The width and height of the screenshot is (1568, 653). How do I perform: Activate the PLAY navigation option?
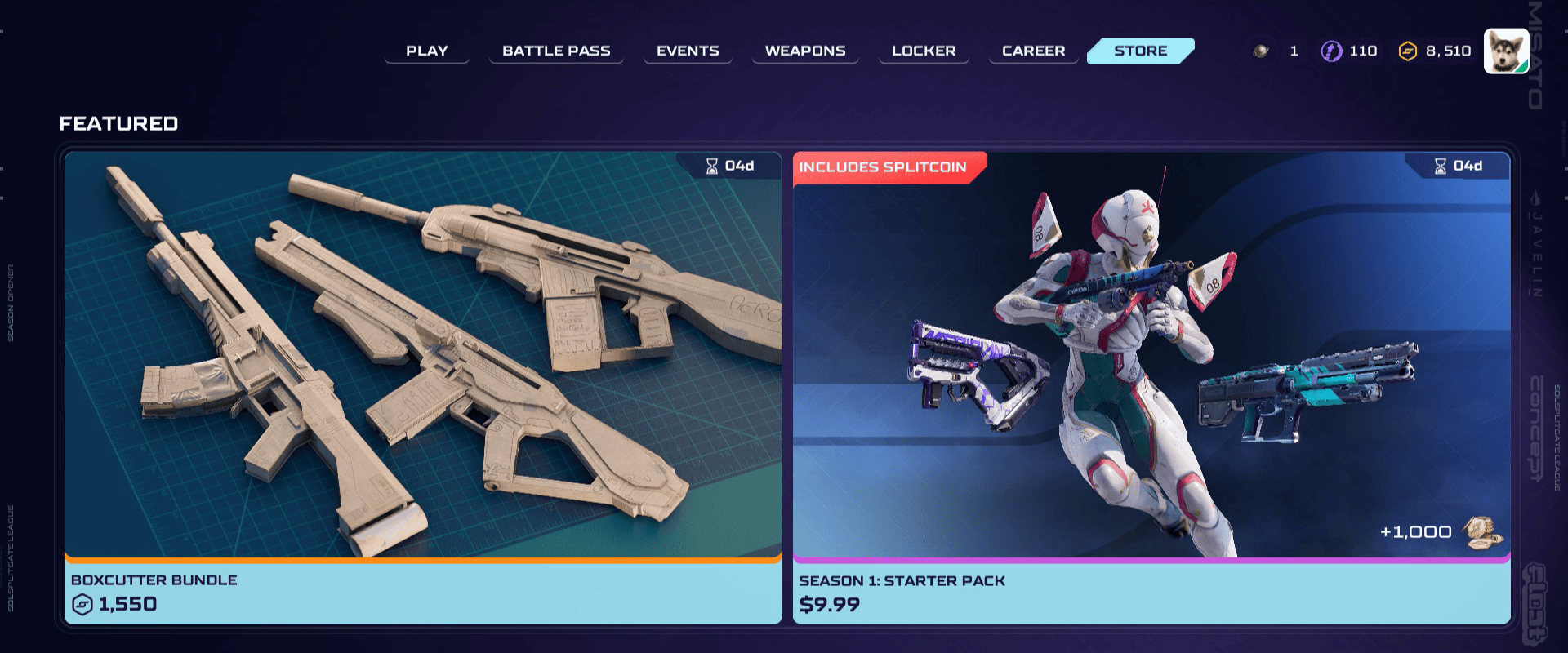click(x=426, y=50)
